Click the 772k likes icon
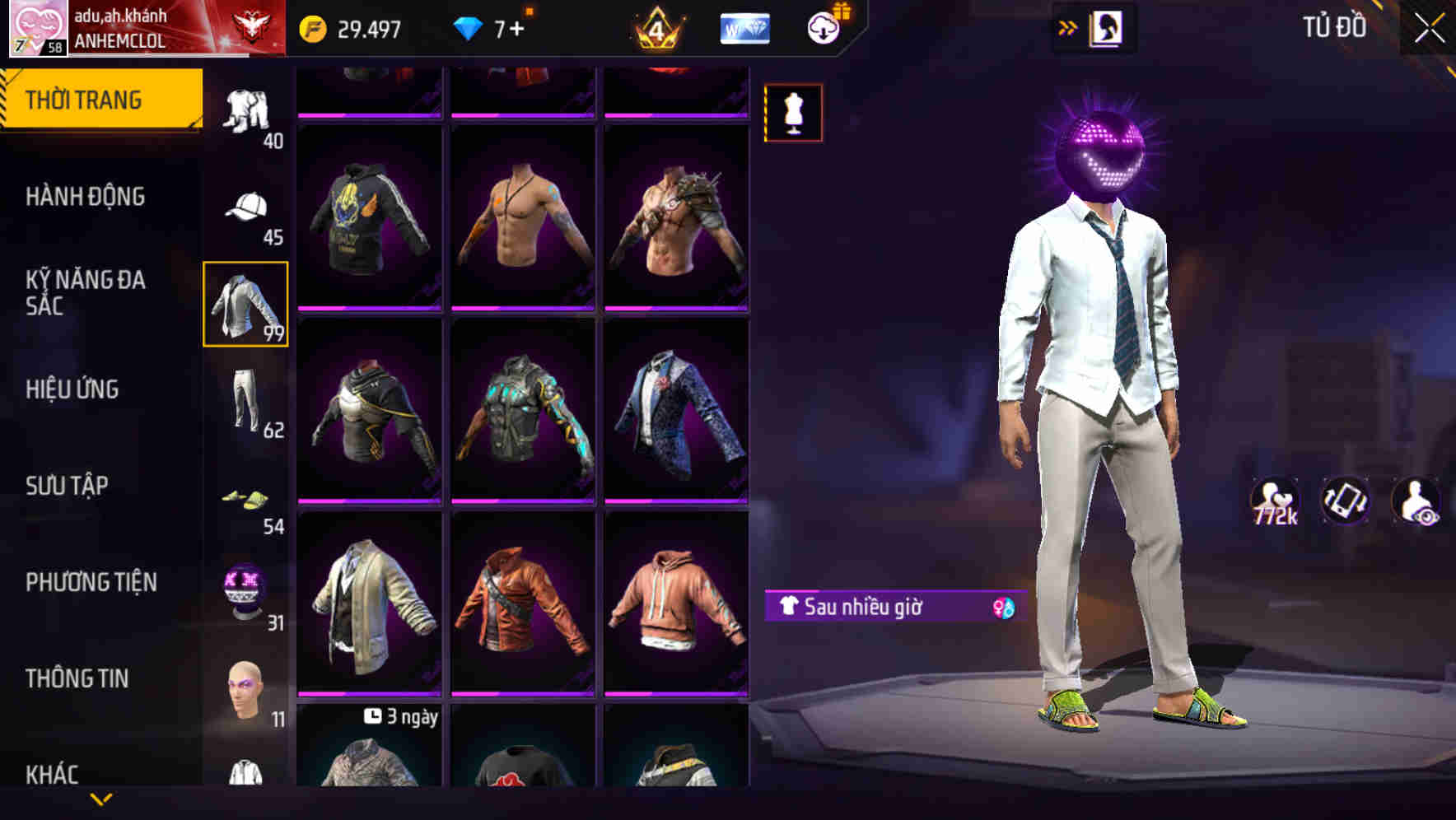The width and height of the screenshot is (1456, 820). pyautogui.click(x=1275, y=498)
